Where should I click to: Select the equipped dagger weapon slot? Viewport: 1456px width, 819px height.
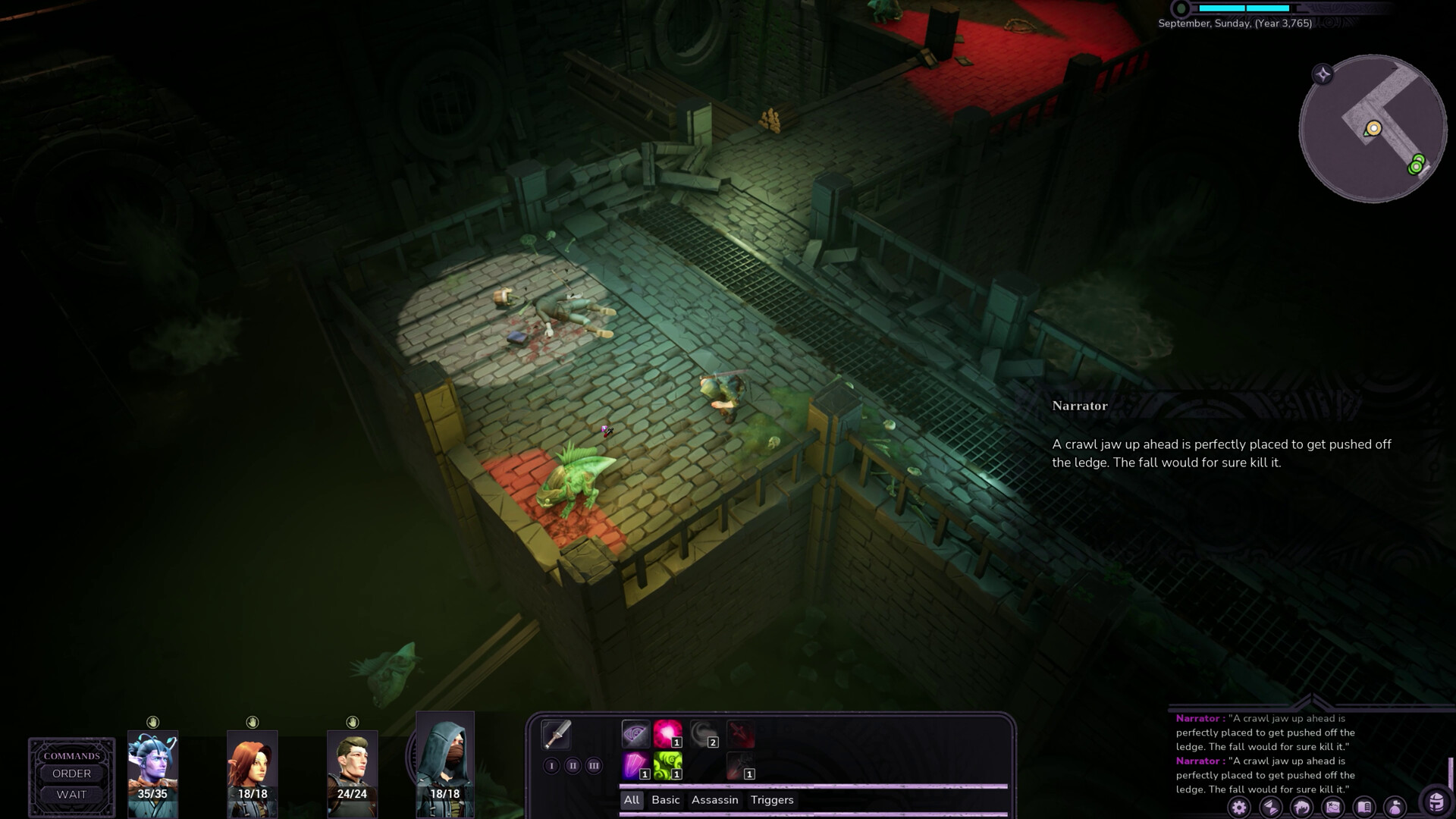pos(557,735)
